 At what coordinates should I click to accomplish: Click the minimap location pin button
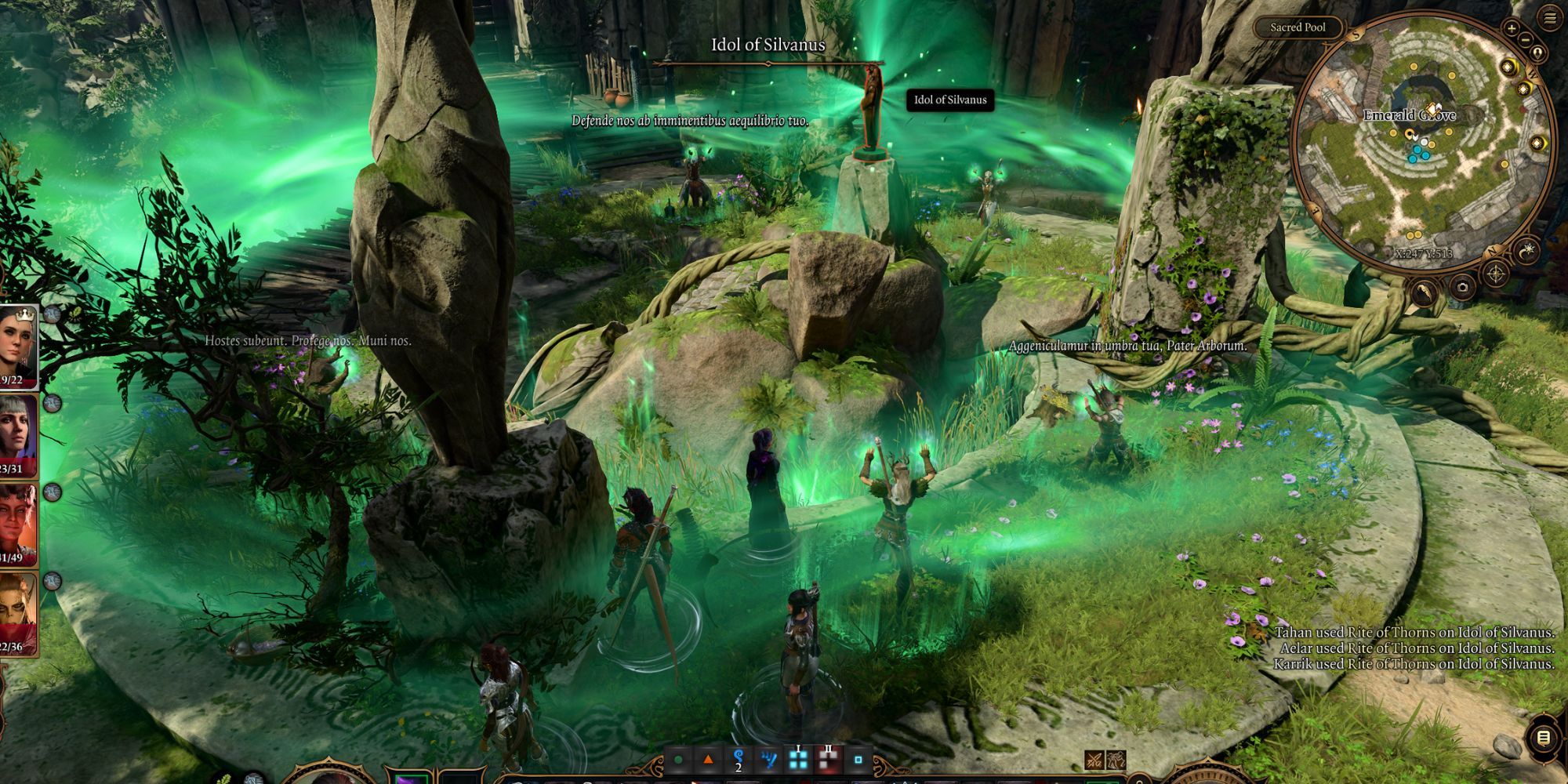tap(1537, 53)
